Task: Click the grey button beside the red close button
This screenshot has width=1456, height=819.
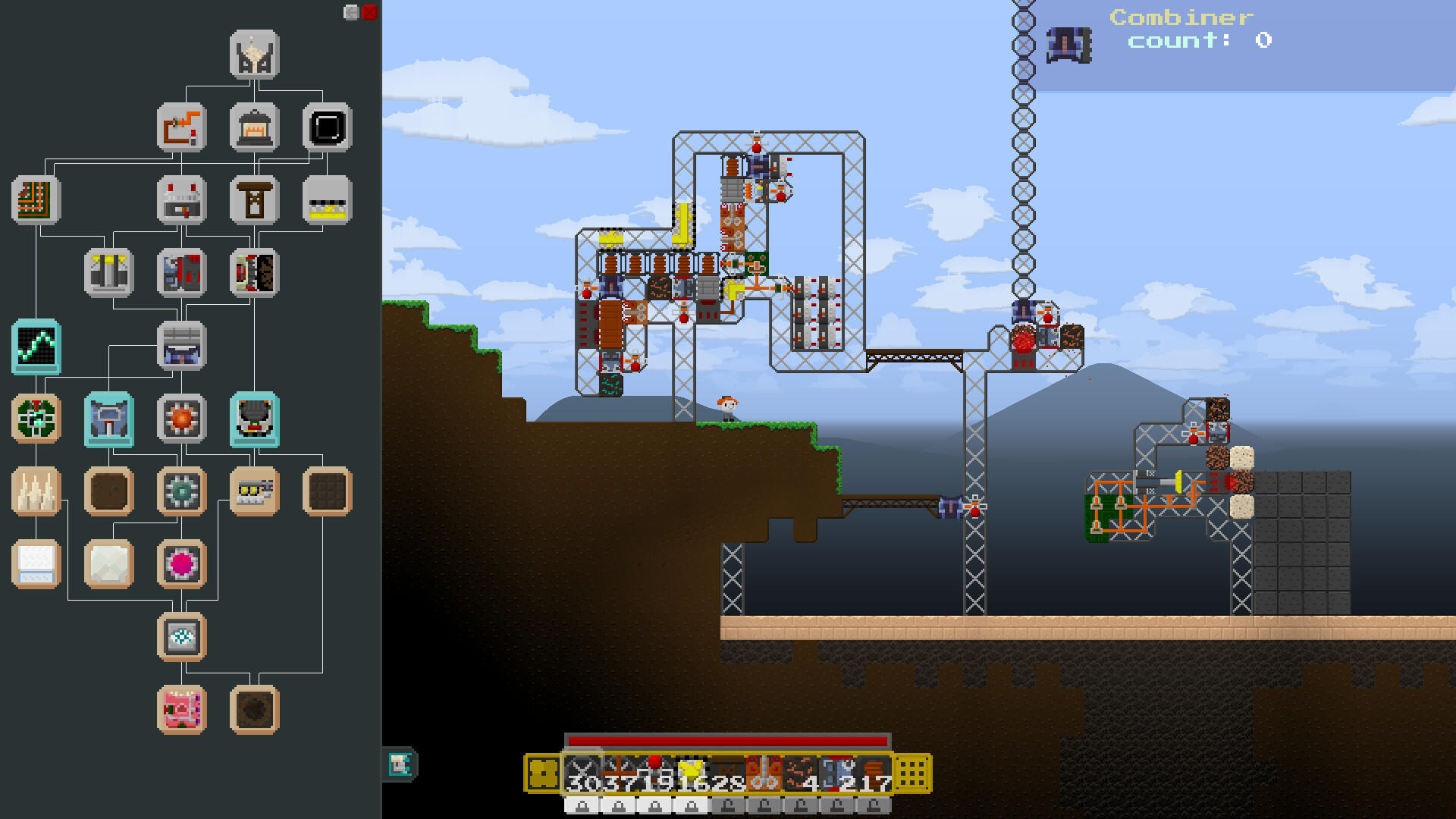Action: coord(351,12)
